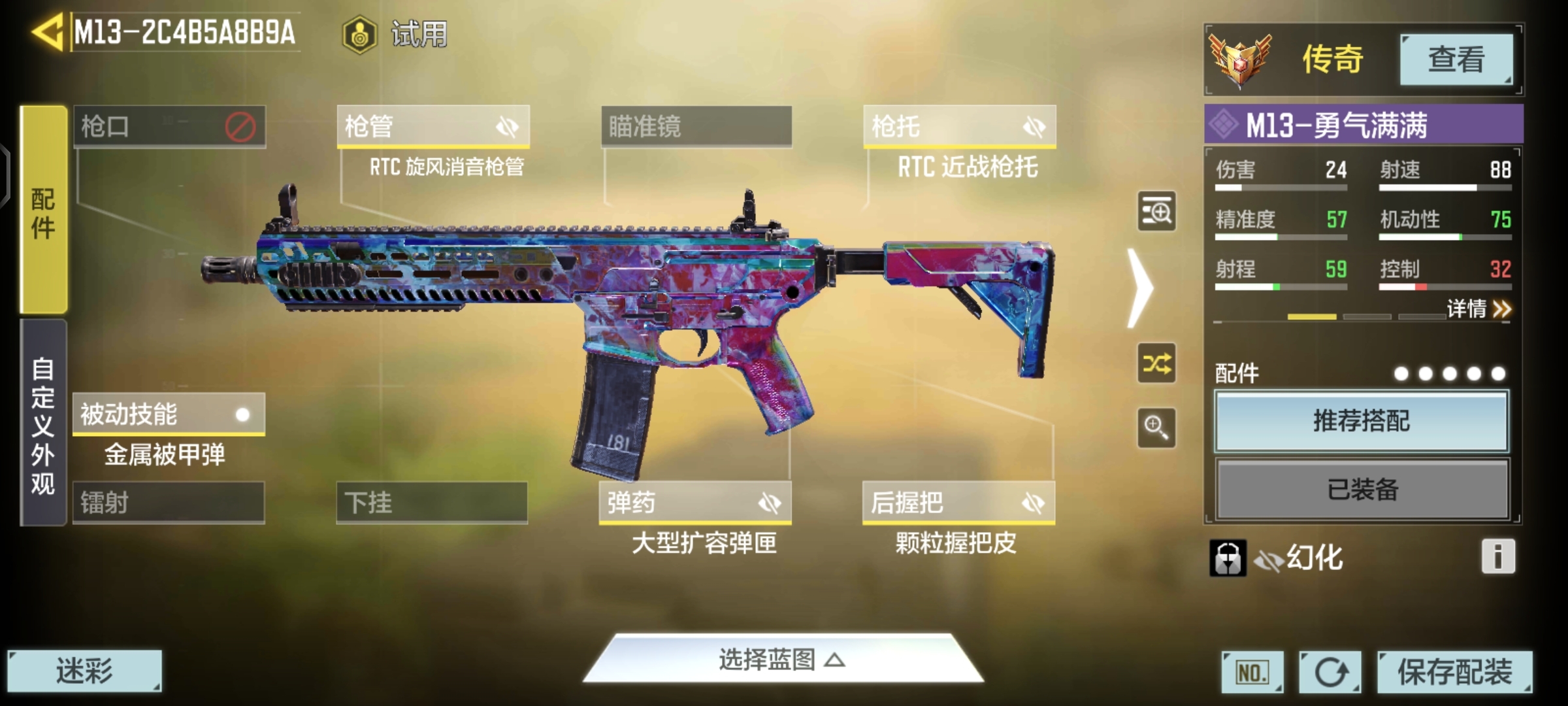Select the 被动技能 perk slot
The image size is (1568, 706).
click(169, 414)
